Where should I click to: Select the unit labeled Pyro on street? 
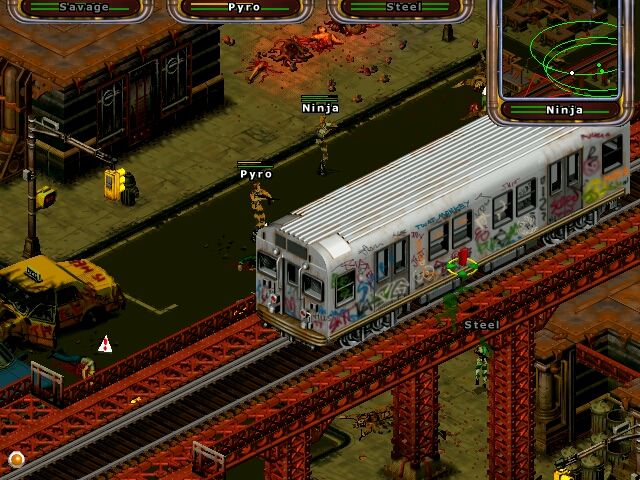point(258,203)
